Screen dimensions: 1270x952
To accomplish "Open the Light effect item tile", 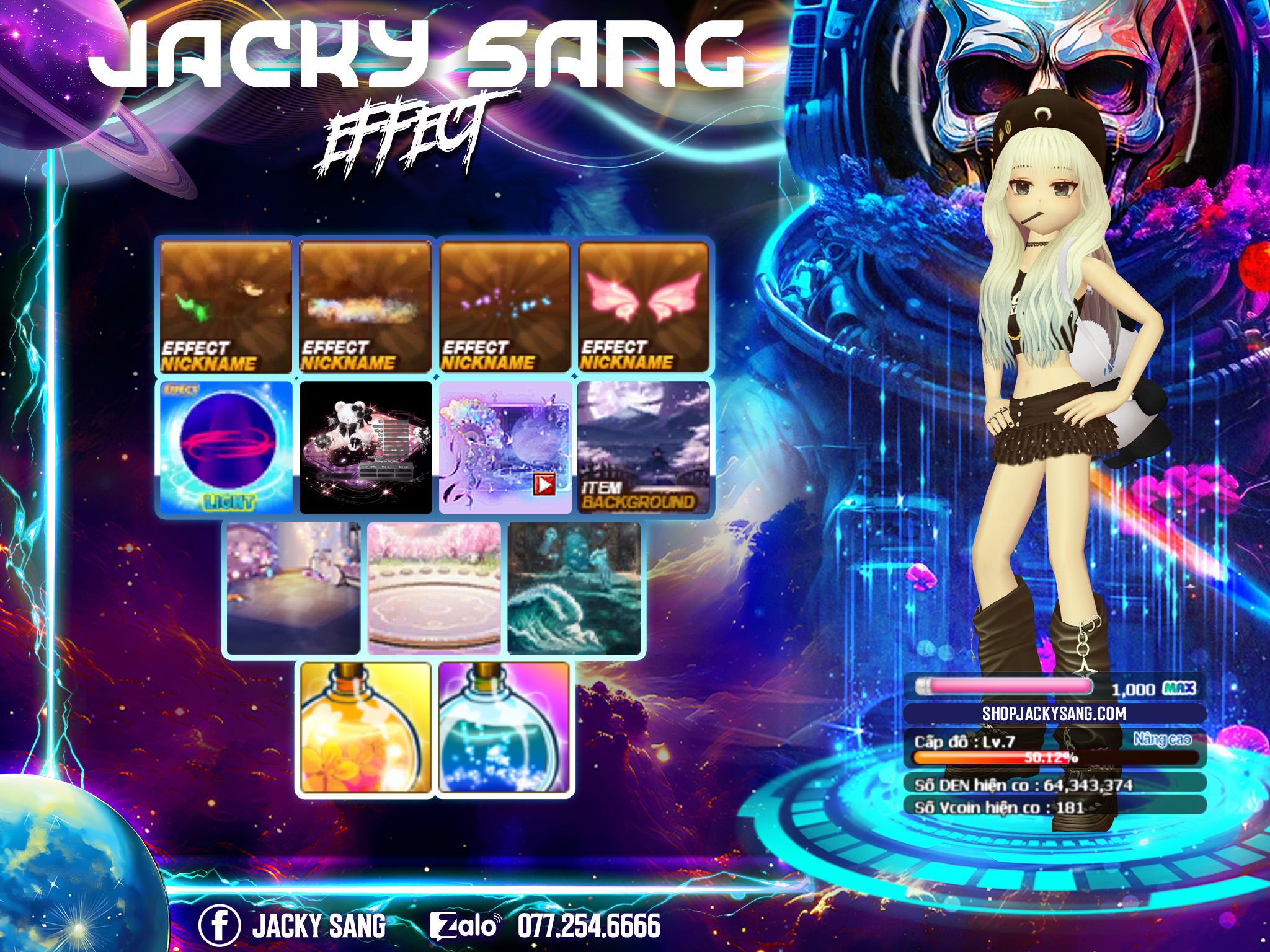I will 226,447.
